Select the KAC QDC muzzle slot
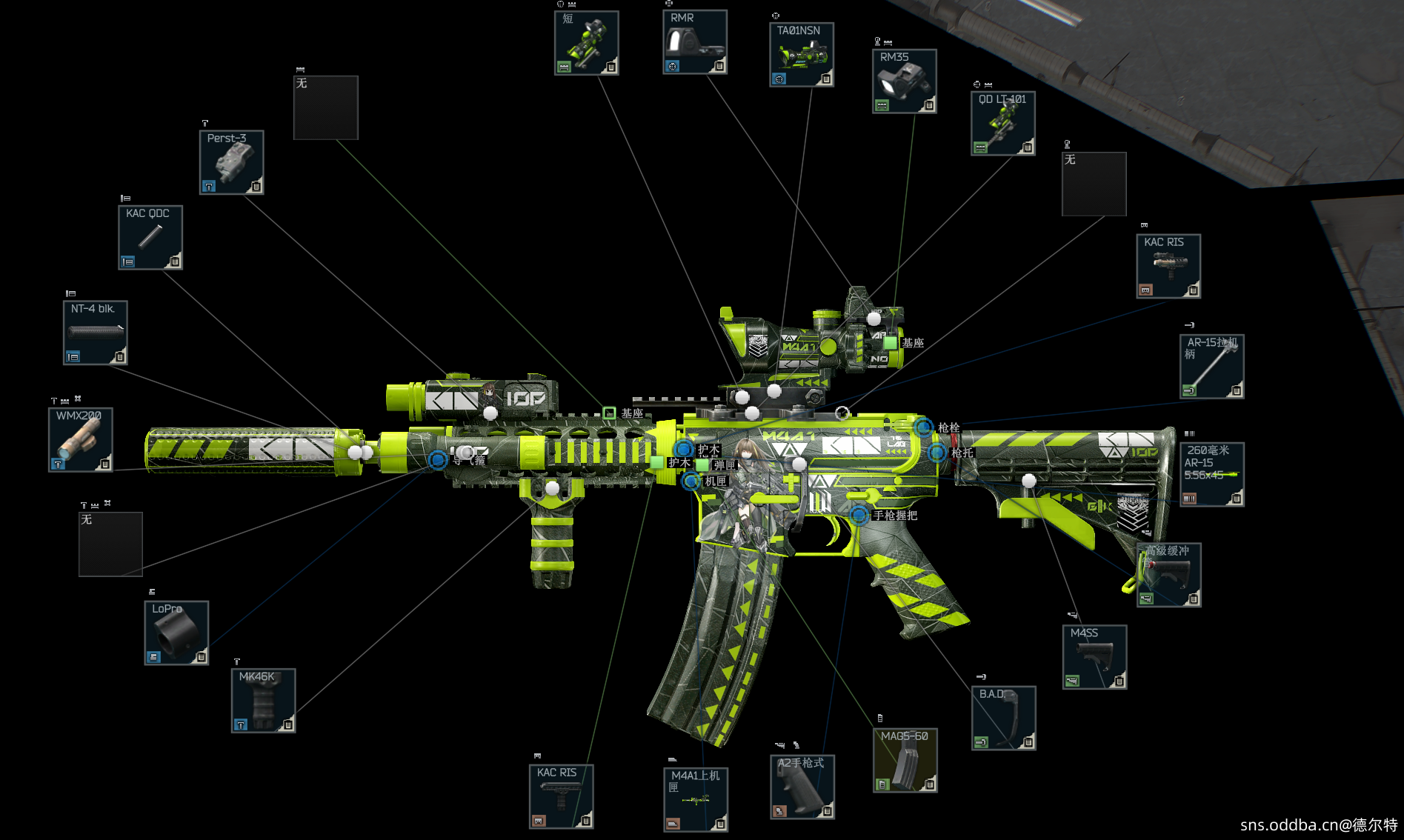Screen dimensions: 1404x840 click(150, 238)
